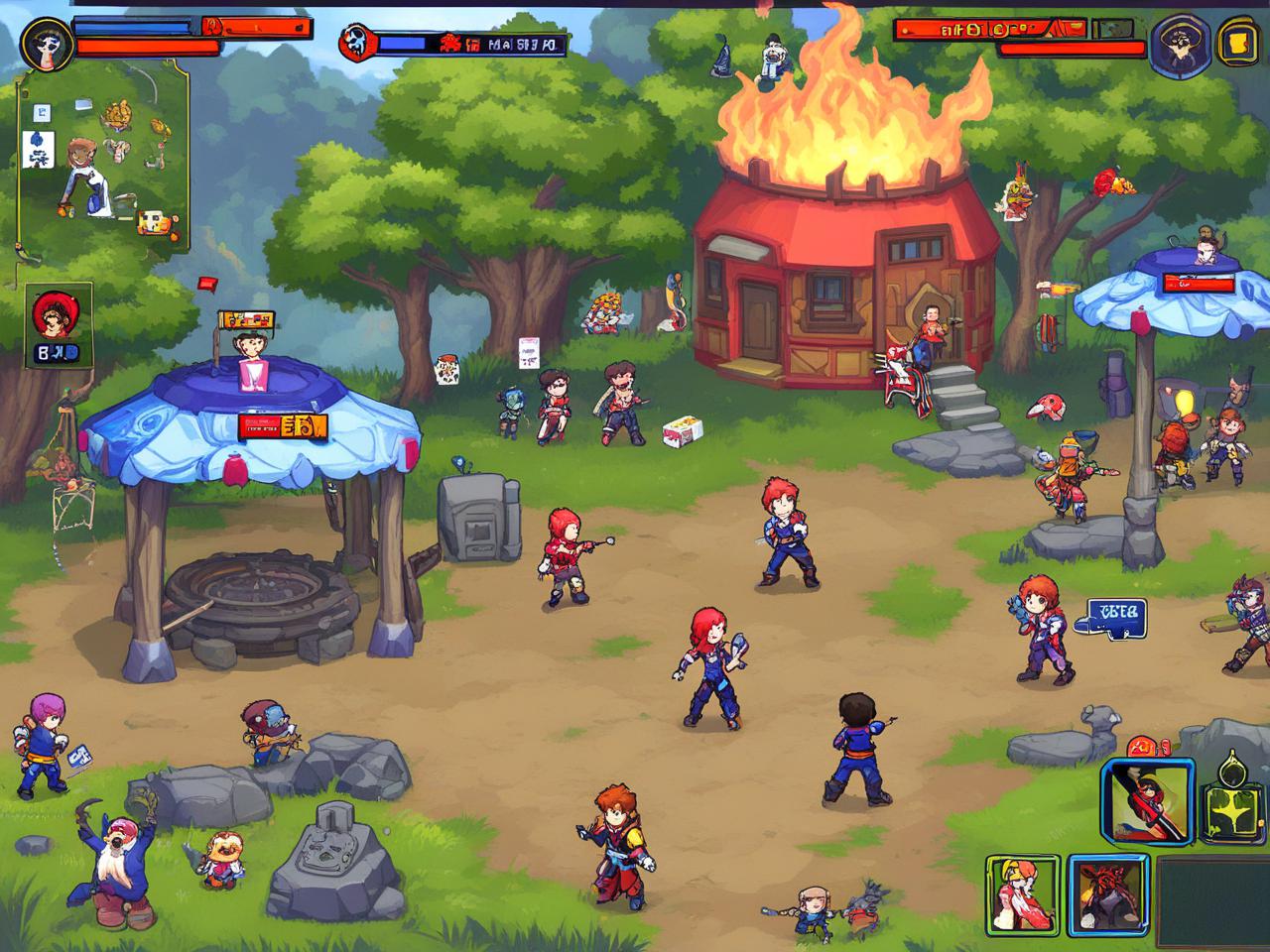This screenshot has height=952, width=1270.
Task: Select the blonde character portrait slot
Action: pyautogui.click(x=1022, y=894)
